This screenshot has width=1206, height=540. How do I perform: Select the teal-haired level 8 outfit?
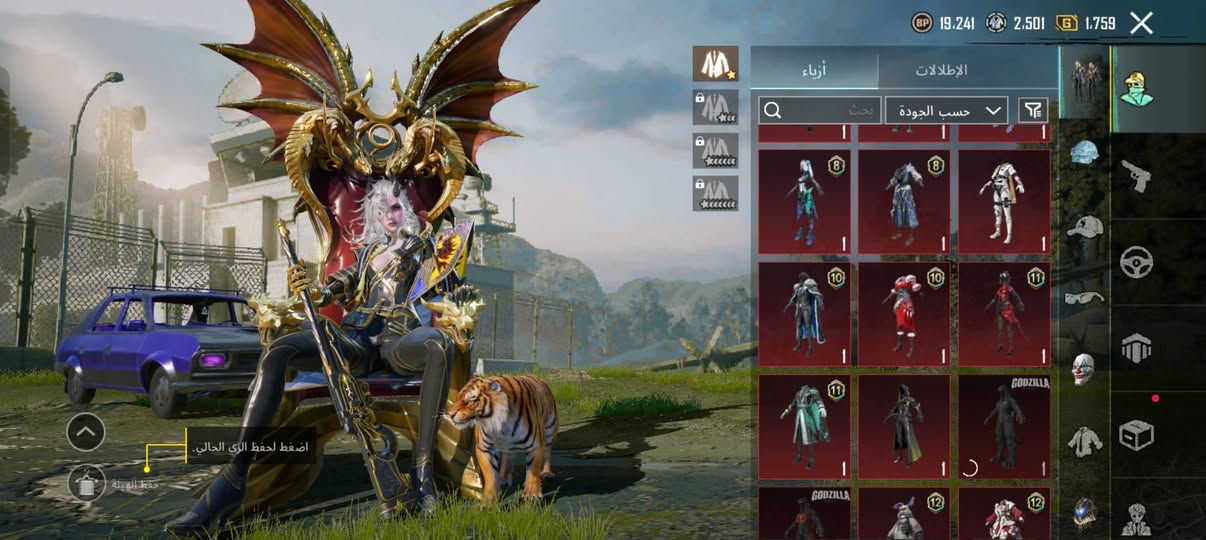pos(804,201)
